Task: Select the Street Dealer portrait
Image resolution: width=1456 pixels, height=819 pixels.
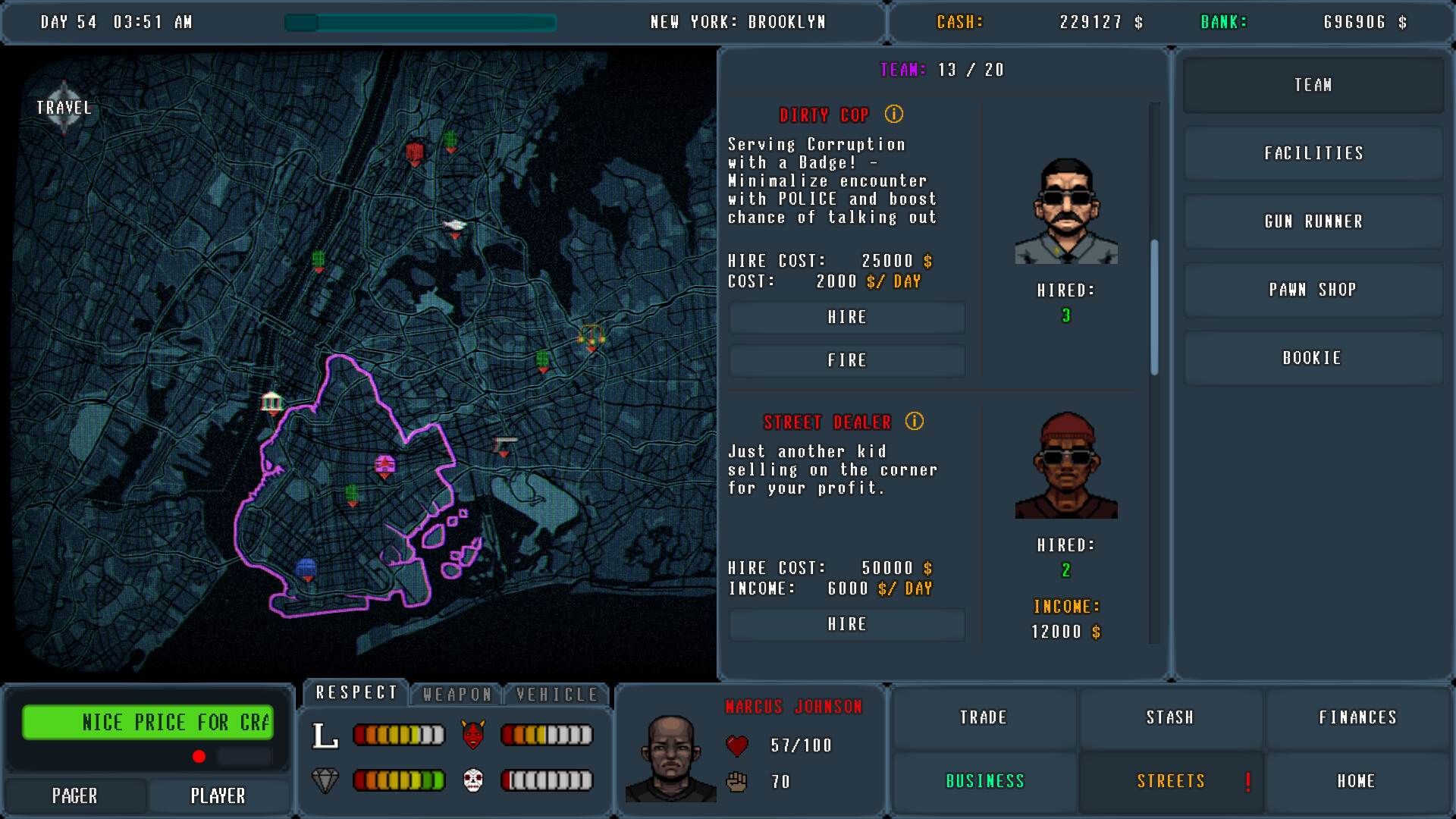Action: click(1065, 463)
